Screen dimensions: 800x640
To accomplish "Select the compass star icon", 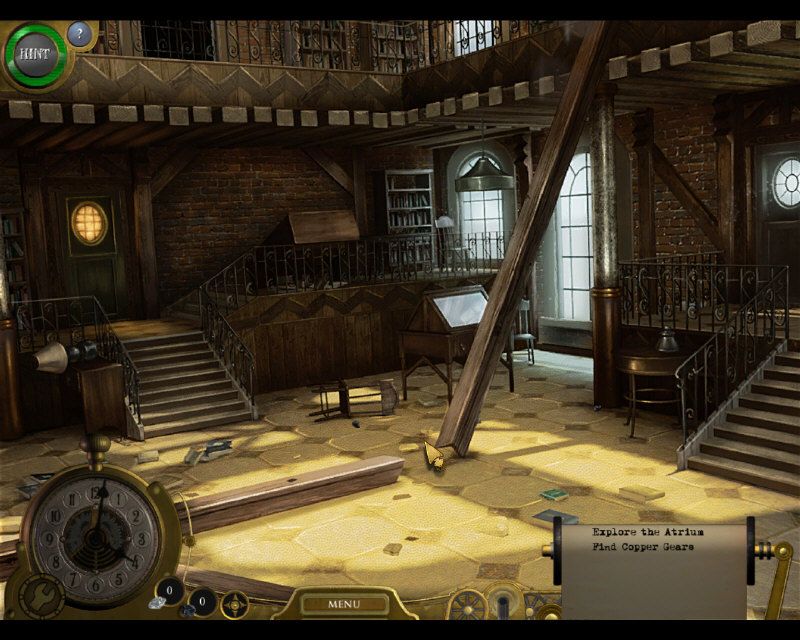I will tap(235, 604).
